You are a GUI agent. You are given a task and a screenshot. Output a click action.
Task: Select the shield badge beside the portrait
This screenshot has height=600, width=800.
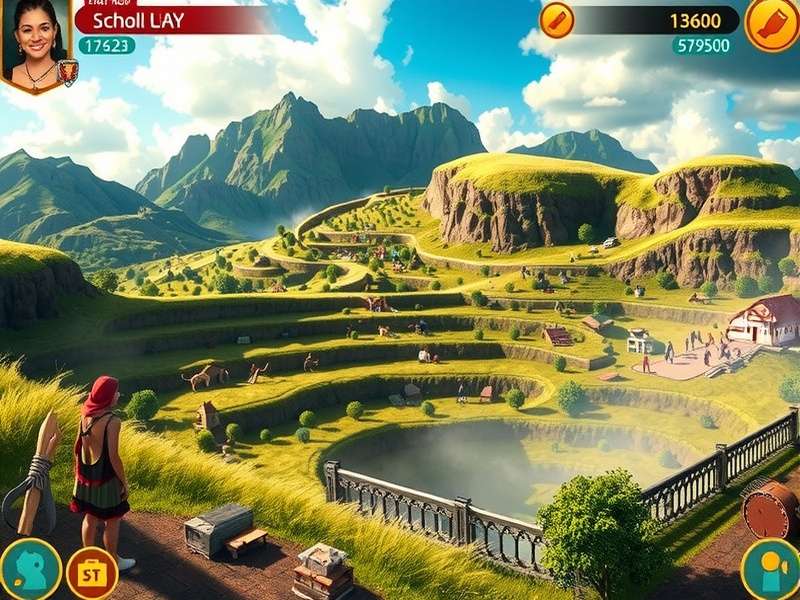tap(68, 72)
